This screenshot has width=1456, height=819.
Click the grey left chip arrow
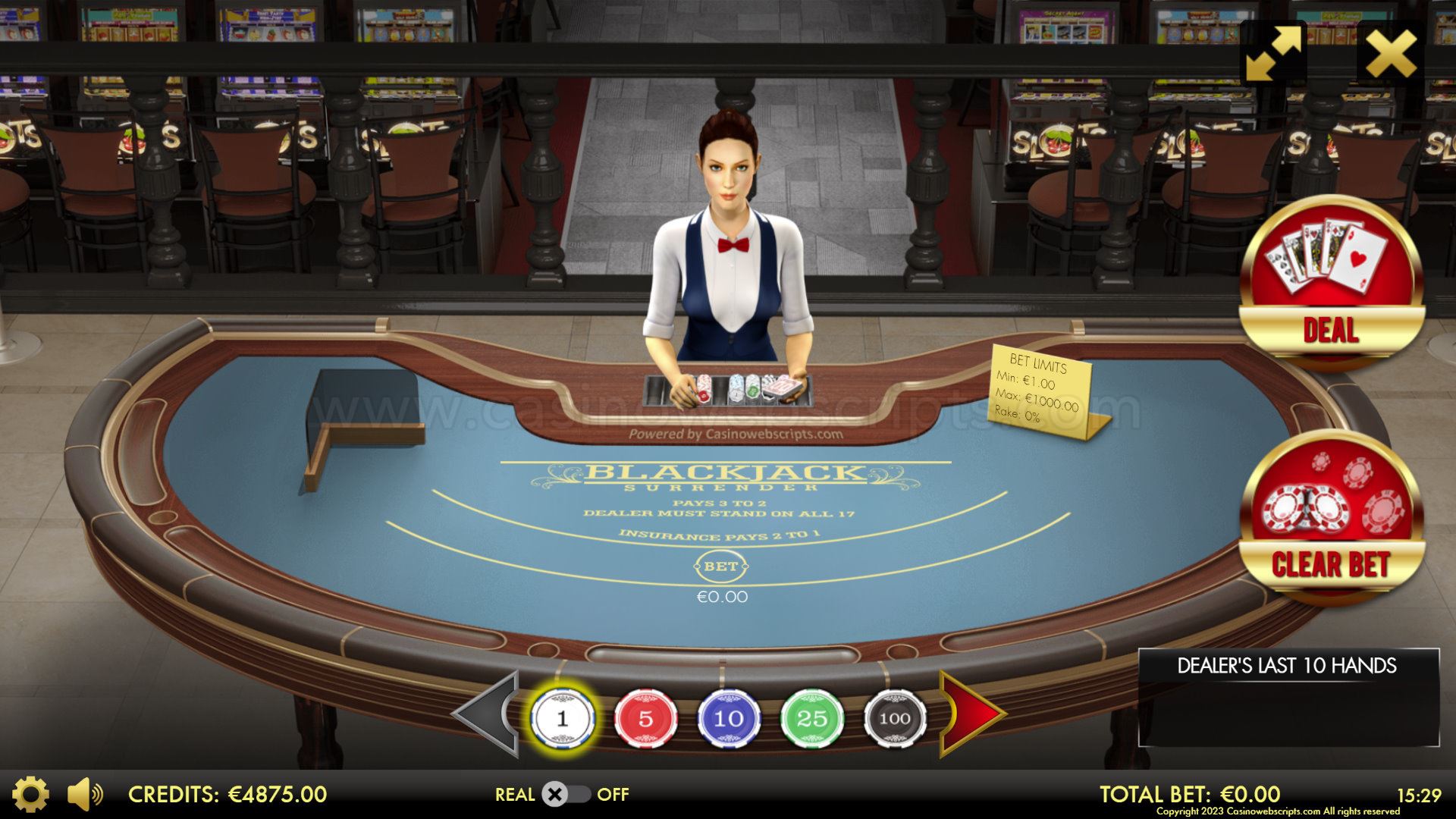[487, 714]
